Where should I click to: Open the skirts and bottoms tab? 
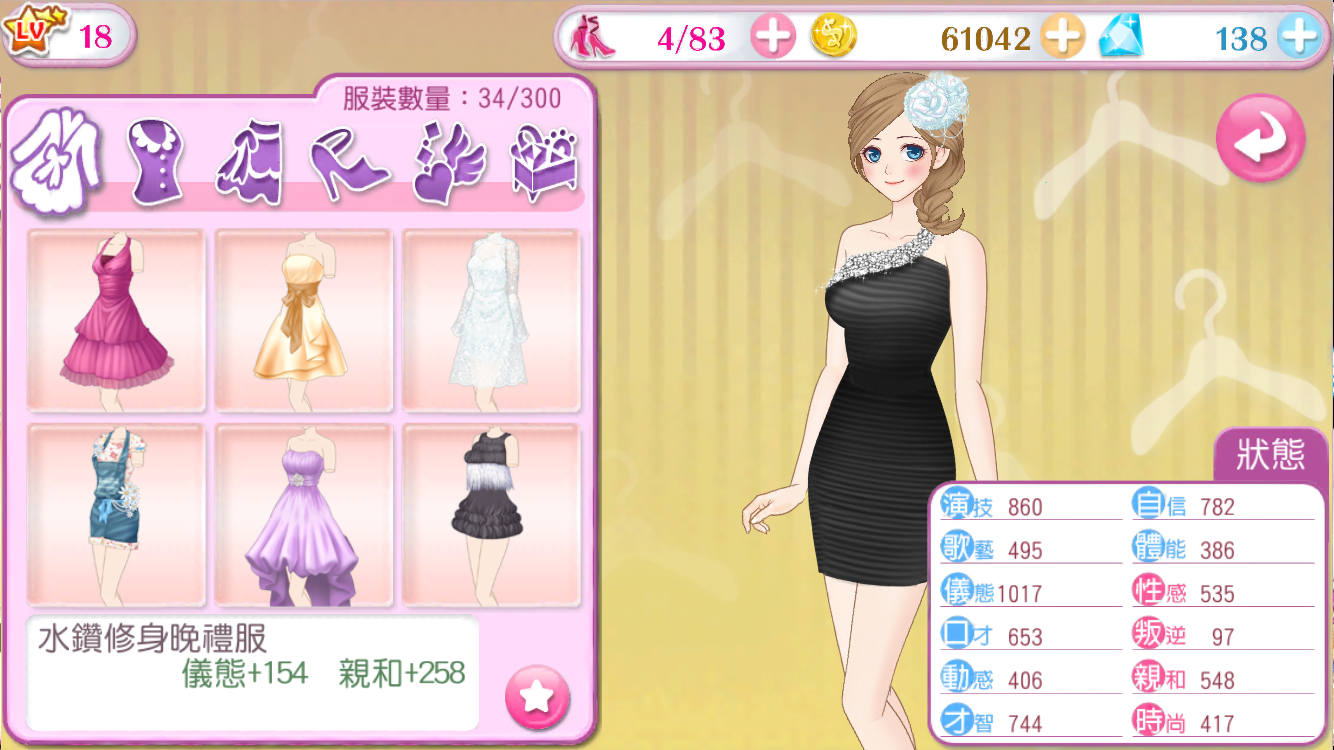point(251,162)
